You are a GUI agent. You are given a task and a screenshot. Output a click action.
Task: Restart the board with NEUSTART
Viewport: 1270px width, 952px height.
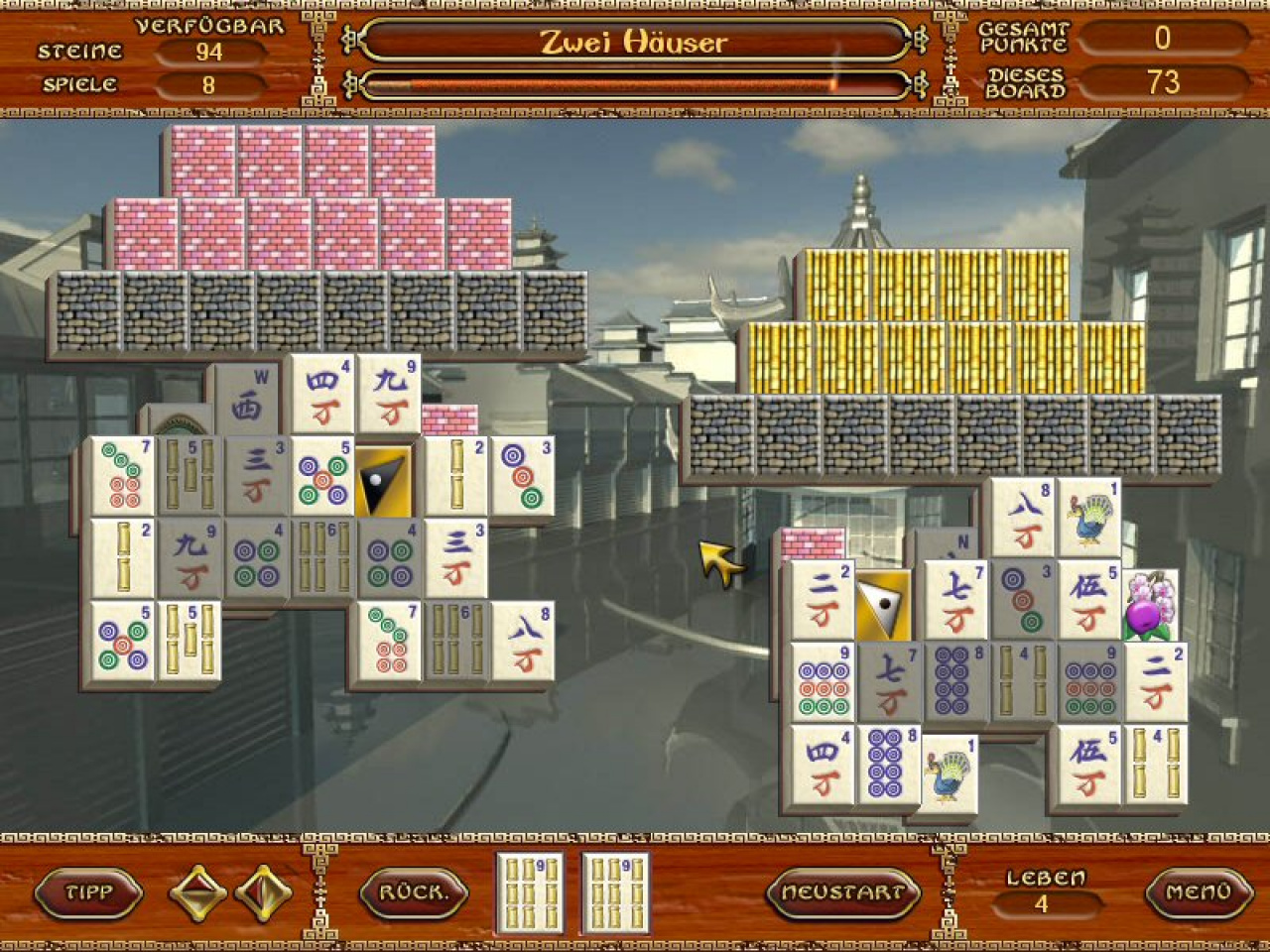(842, 892)
